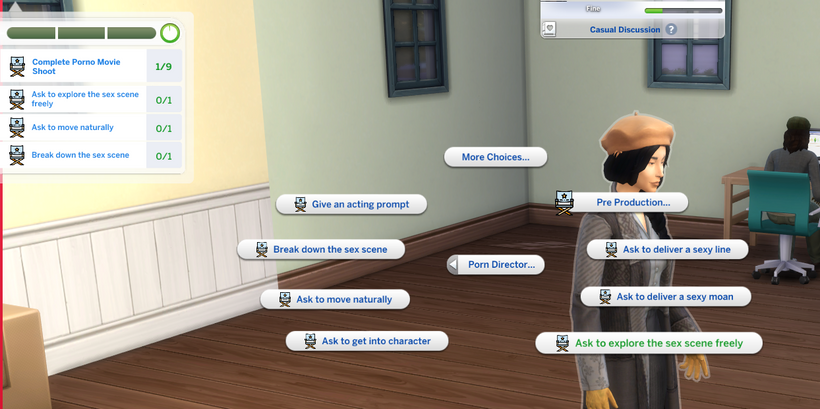Go back to the Porn Director menu
This screenshot has height=409, width=820.
click(x=496, y=264)
